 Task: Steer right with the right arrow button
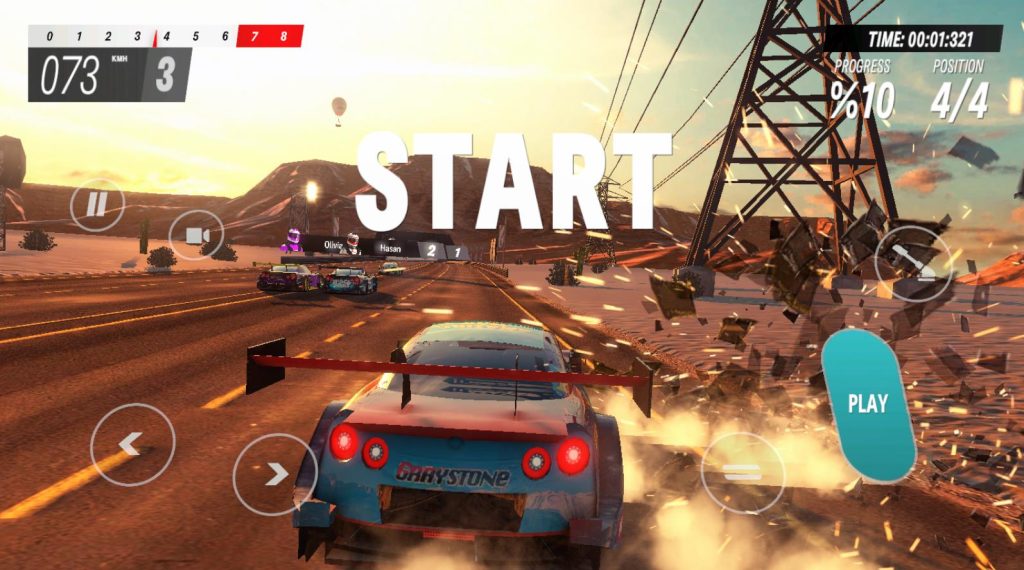pos(275,474)
